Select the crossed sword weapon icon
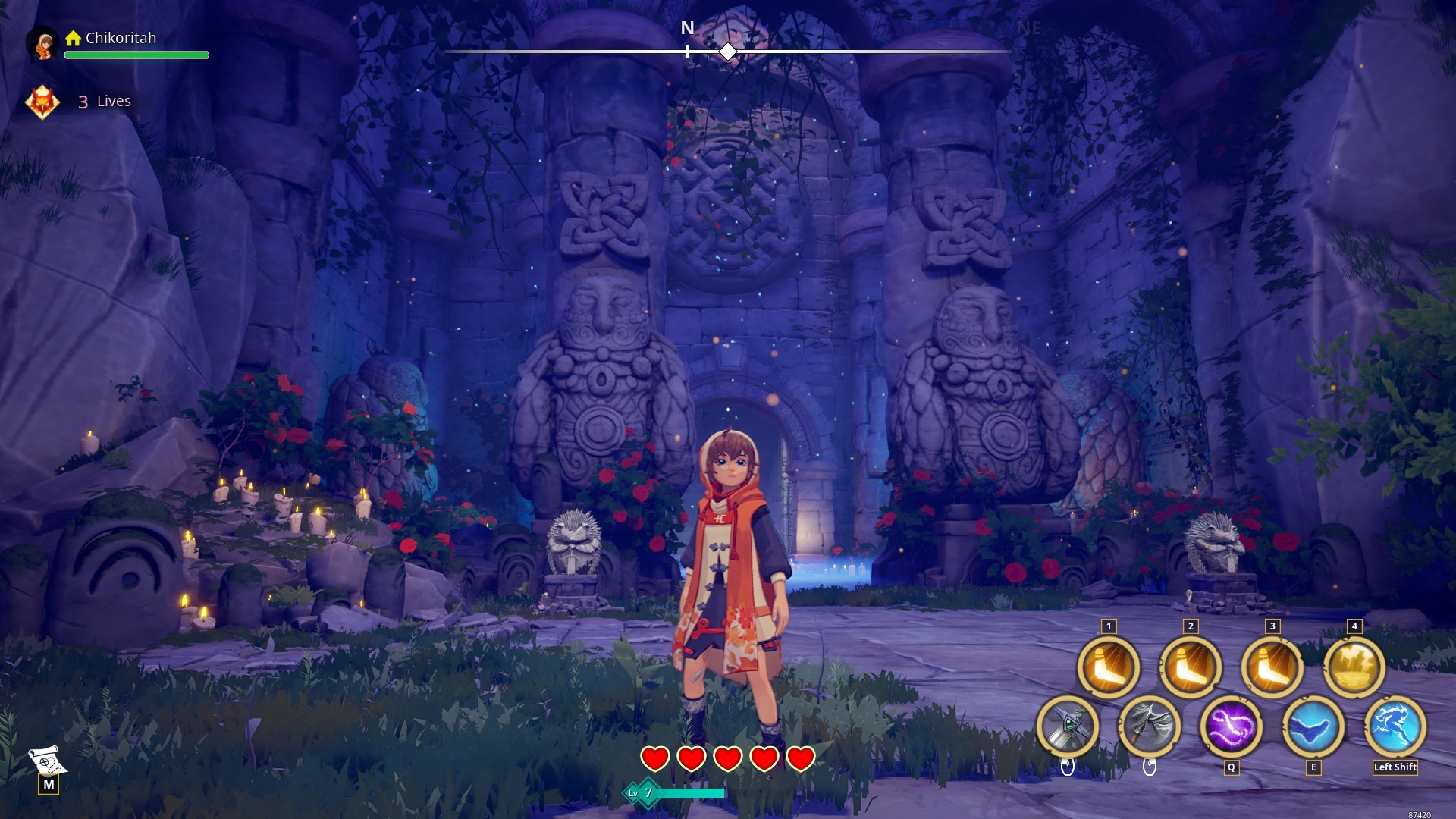 point(1068,726)
